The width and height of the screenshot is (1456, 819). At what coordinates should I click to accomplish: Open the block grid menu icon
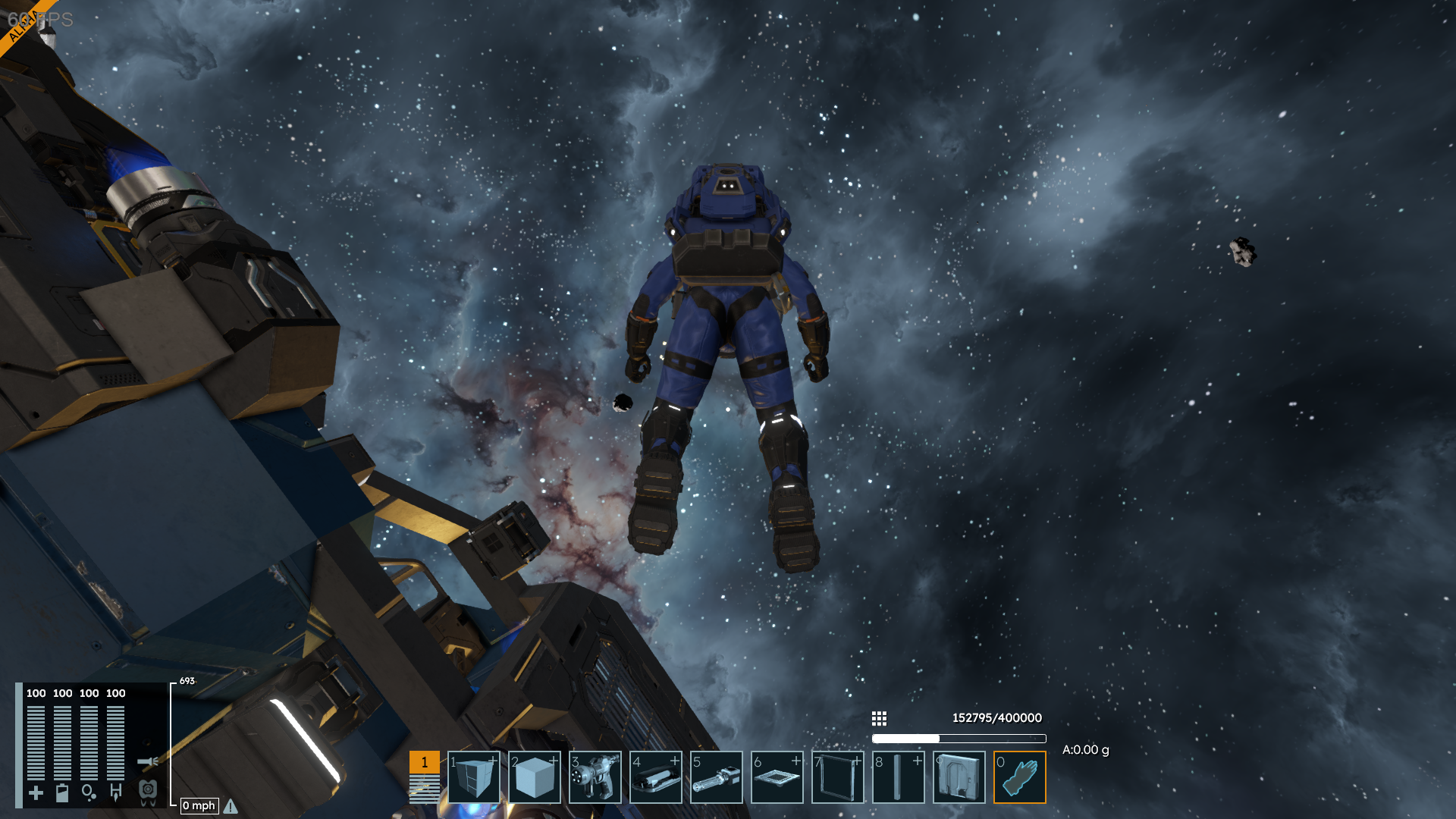(x=879, y=718)
